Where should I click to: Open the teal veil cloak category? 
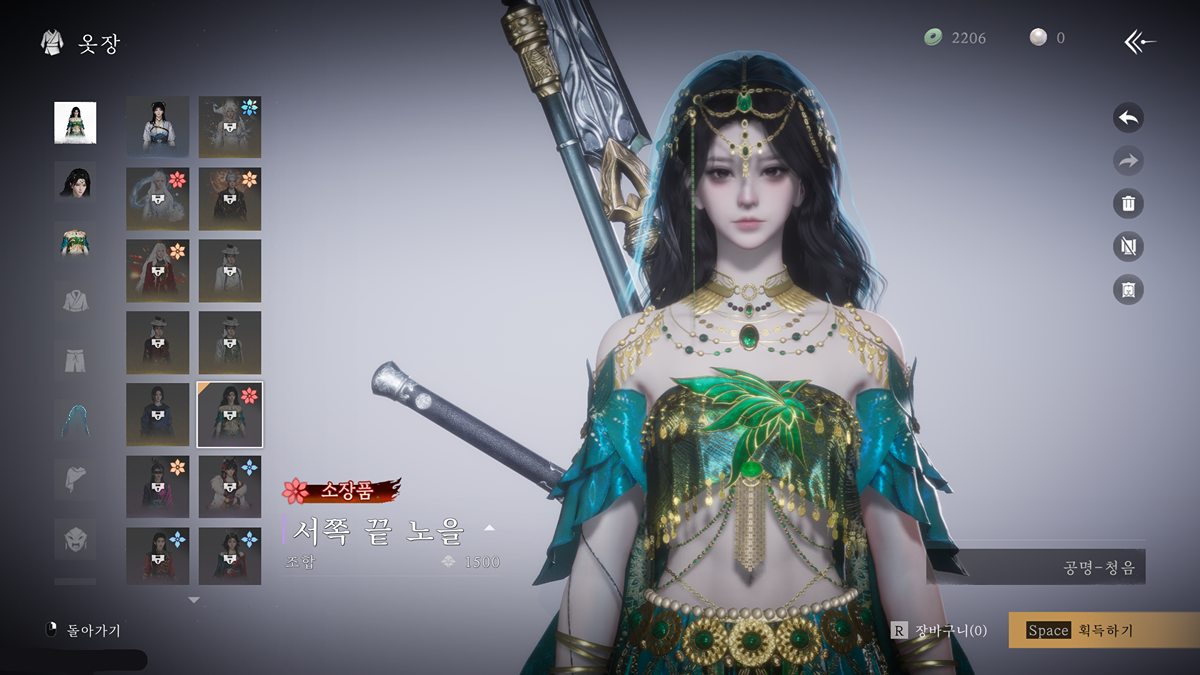pyautogui.click(x=75, y=420)
